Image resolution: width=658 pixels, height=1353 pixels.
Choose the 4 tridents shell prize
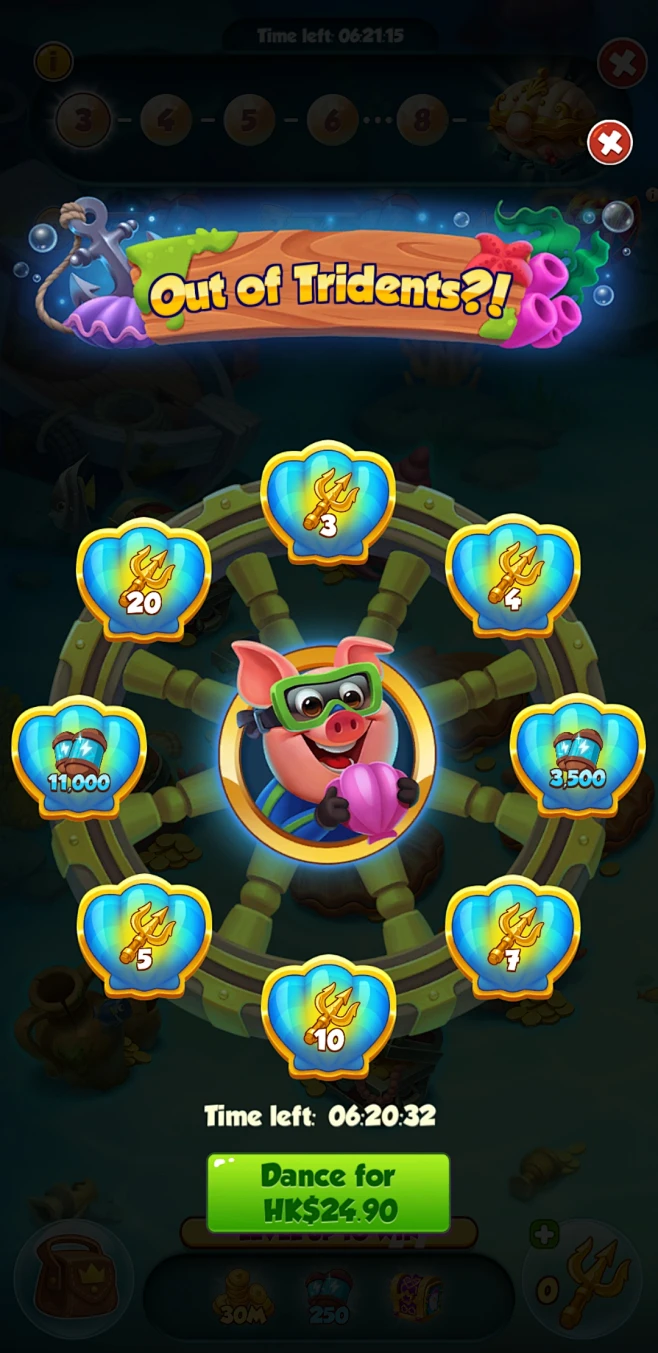(512, 575)
